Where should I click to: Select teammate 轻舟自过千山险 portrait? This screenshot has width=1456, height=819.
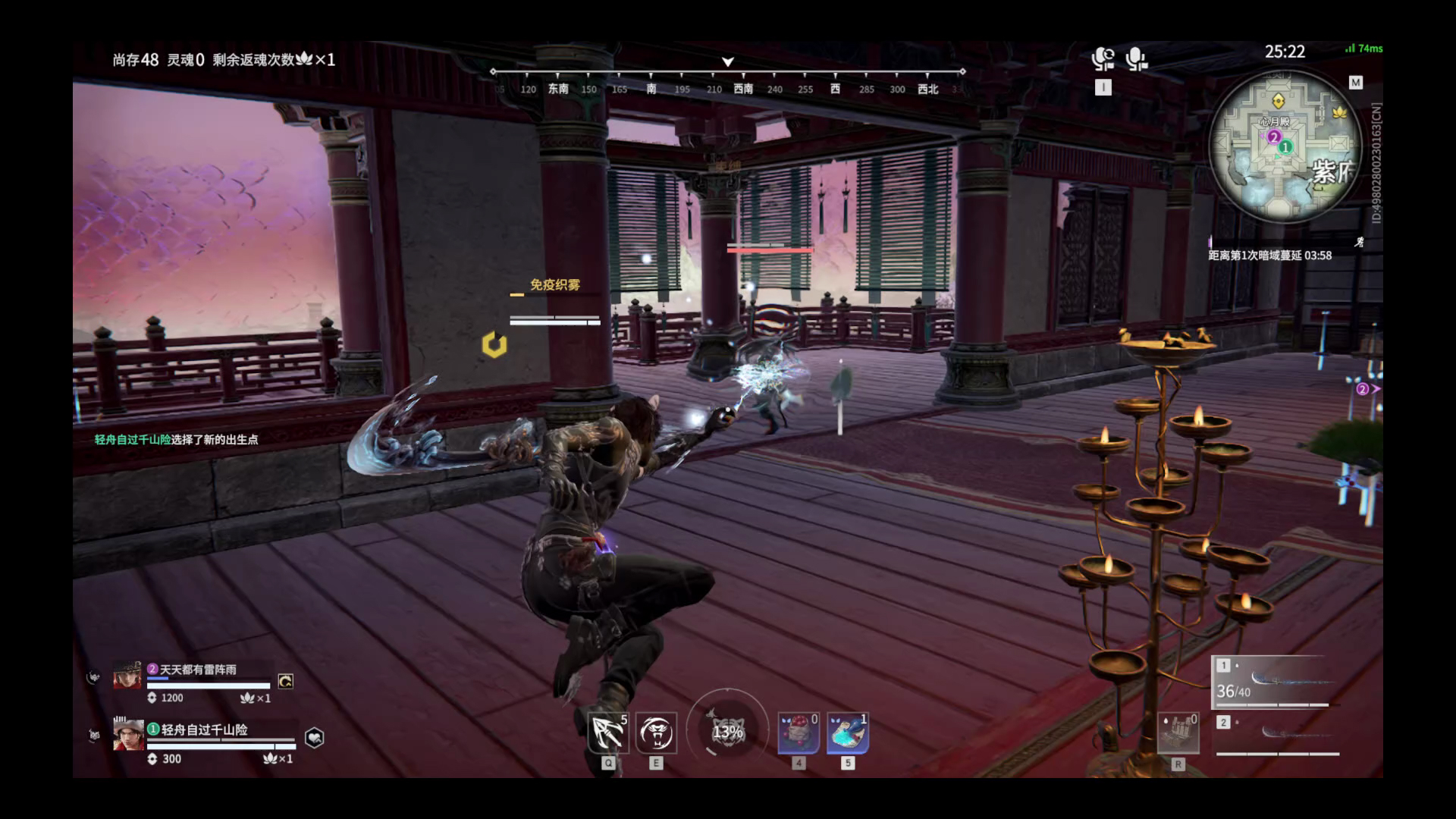pyautogui.click(x=127, y=735)
